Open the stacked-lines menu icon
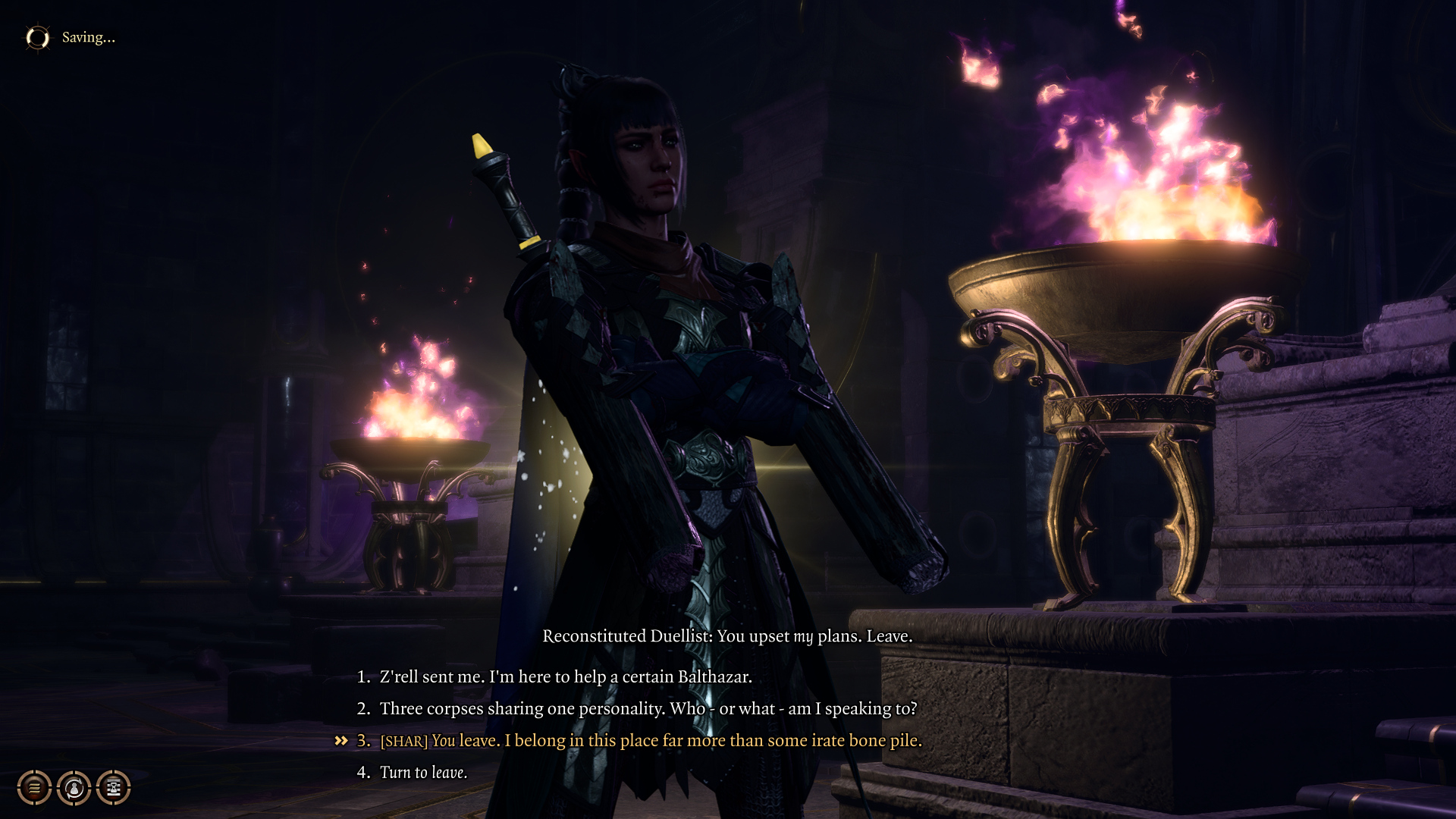Screen dimensions: 1456x819 [35, 788]
